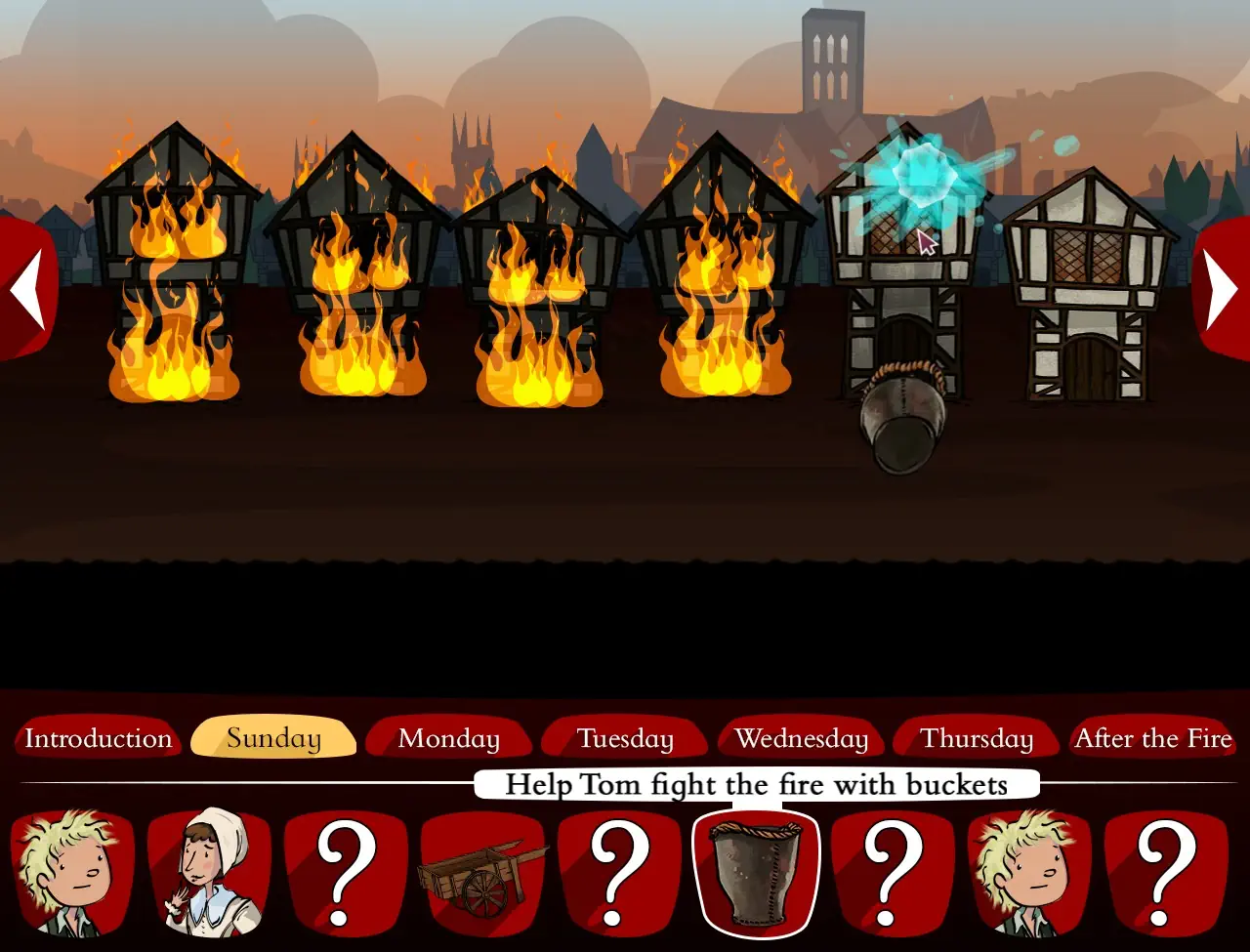Screen dimensions: 1250x952
Task: Select the Tuesday tab
Action: coord(625,739)
